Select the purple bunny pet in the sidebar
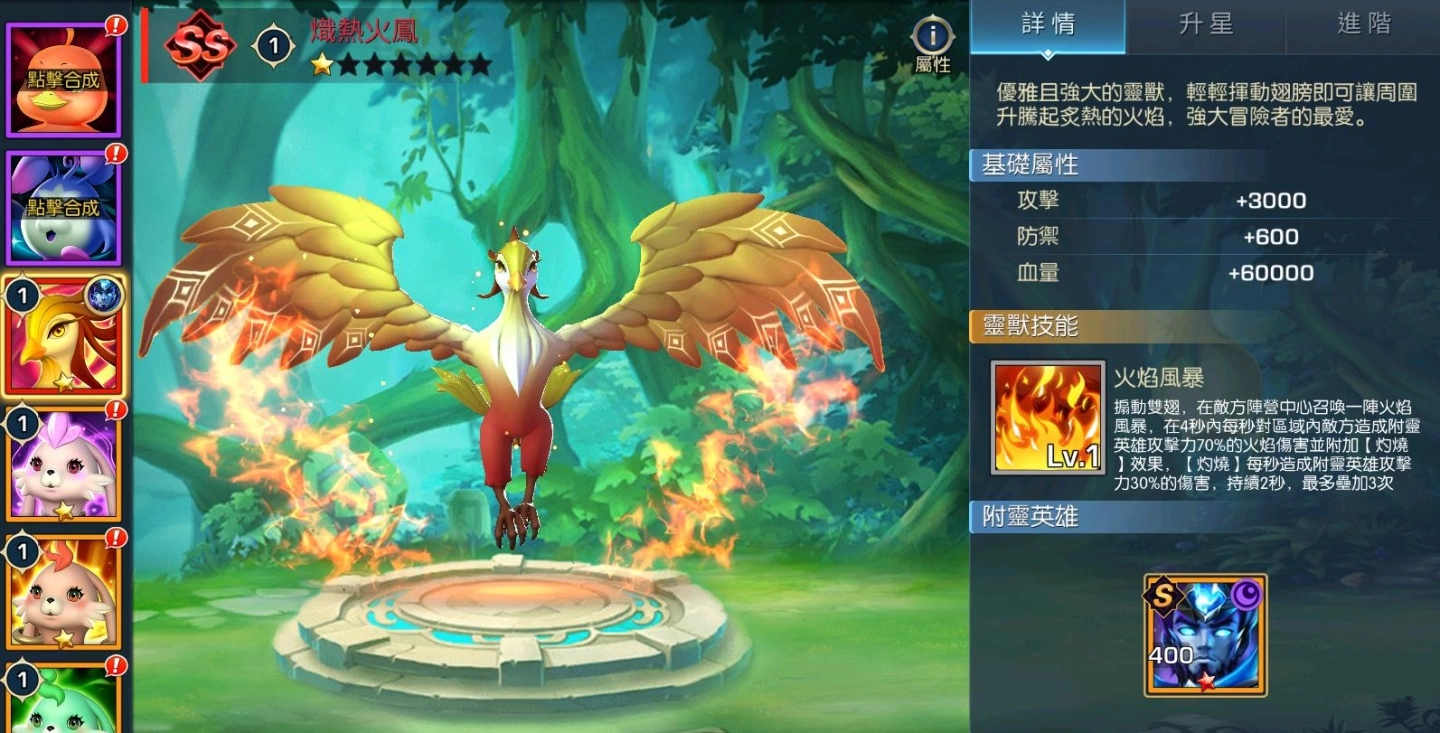Viewport: 1440px width, 733px height. pyautogui.click(x=64, y=465)
